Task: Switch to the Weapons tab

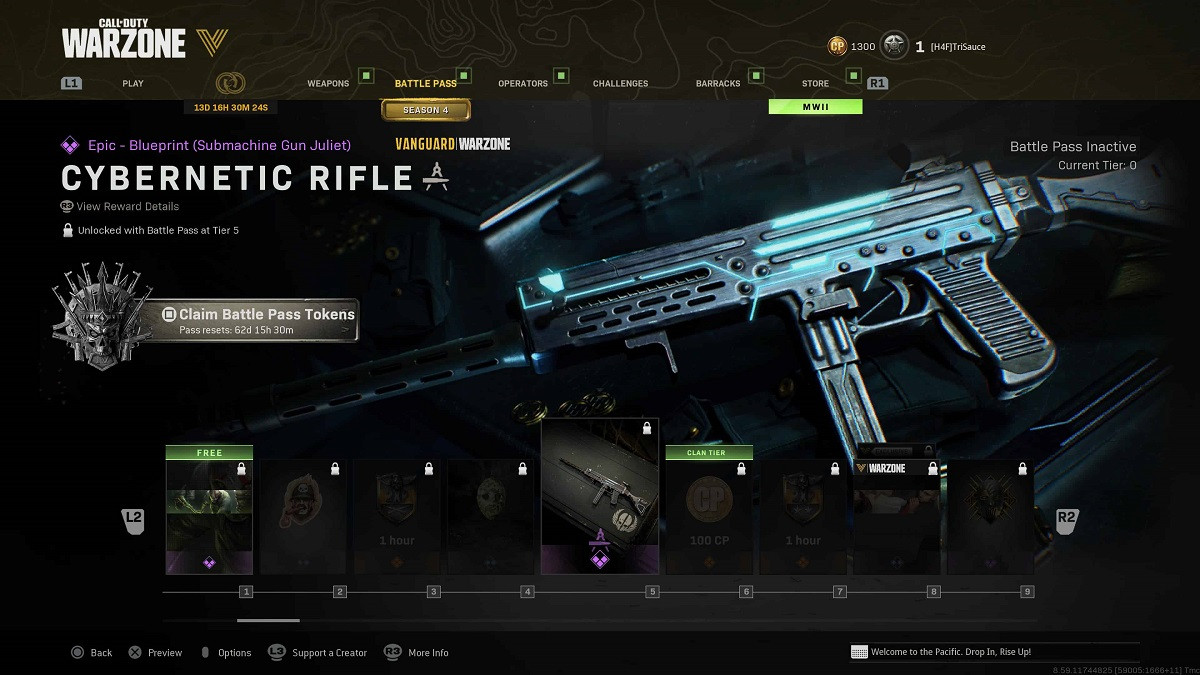Action: pos(328,83)
